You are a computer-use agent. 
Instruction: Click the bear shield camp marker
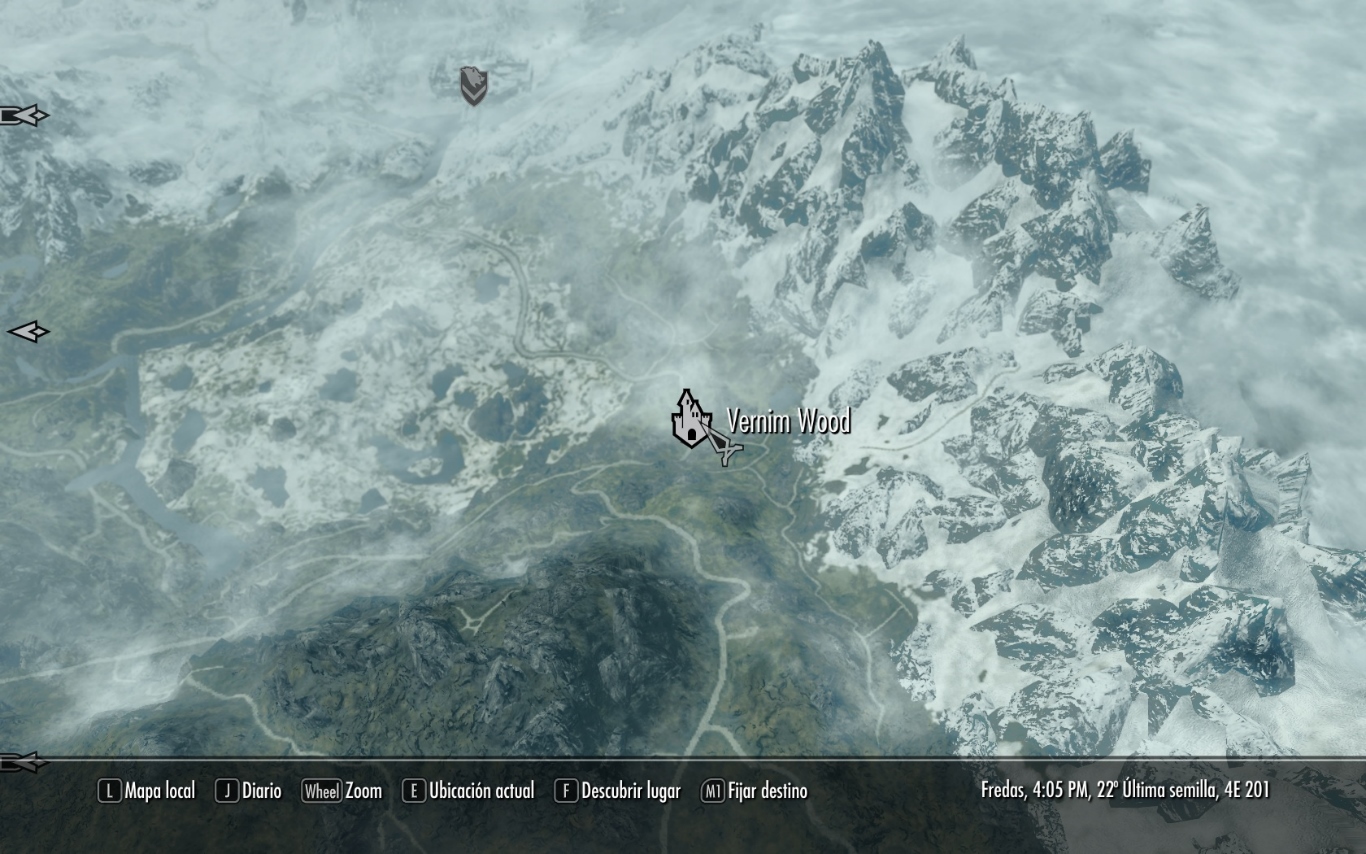tap(473, 86)
